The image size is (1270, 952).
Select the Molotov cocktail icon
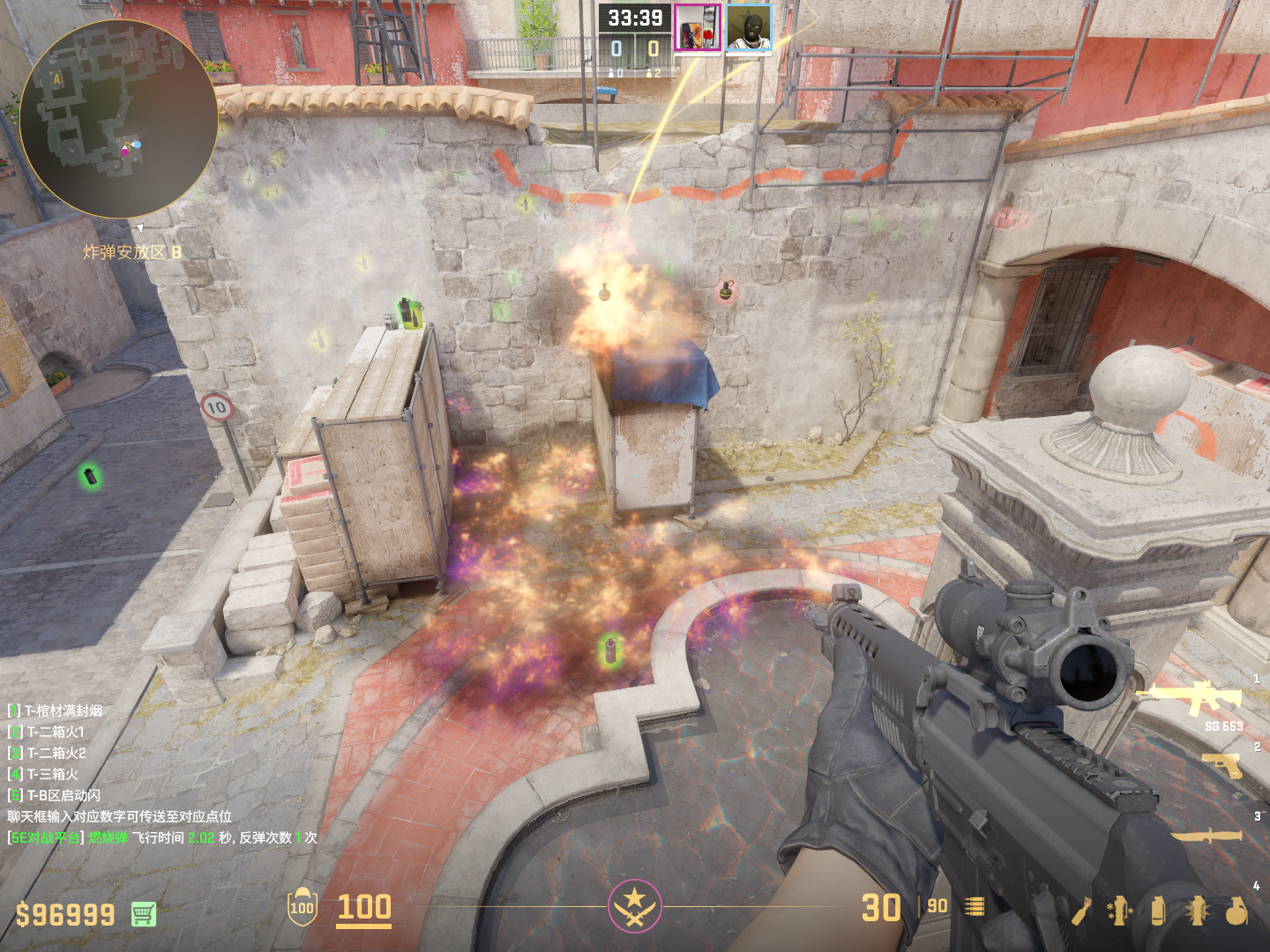[1081, 911]
